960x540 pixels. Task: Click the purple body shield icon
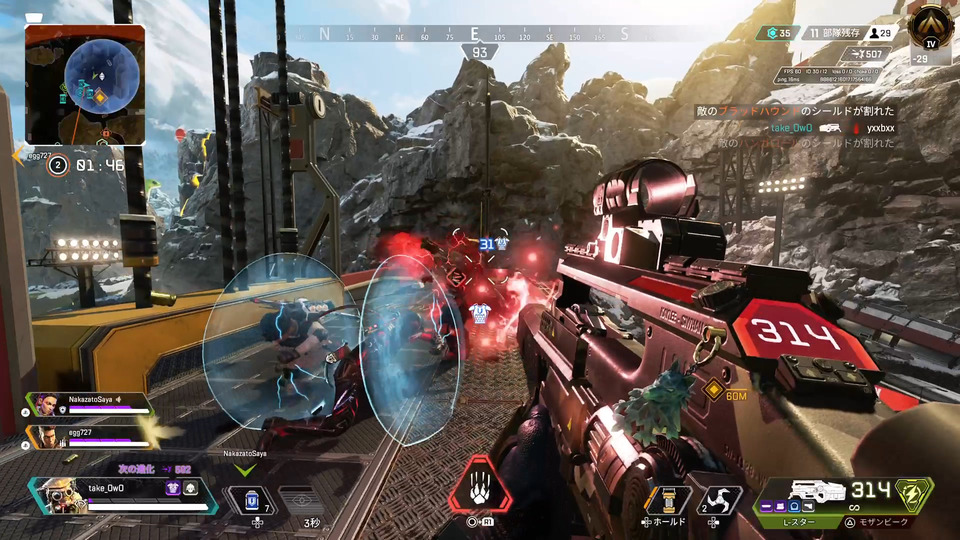(x=172, y=489)
